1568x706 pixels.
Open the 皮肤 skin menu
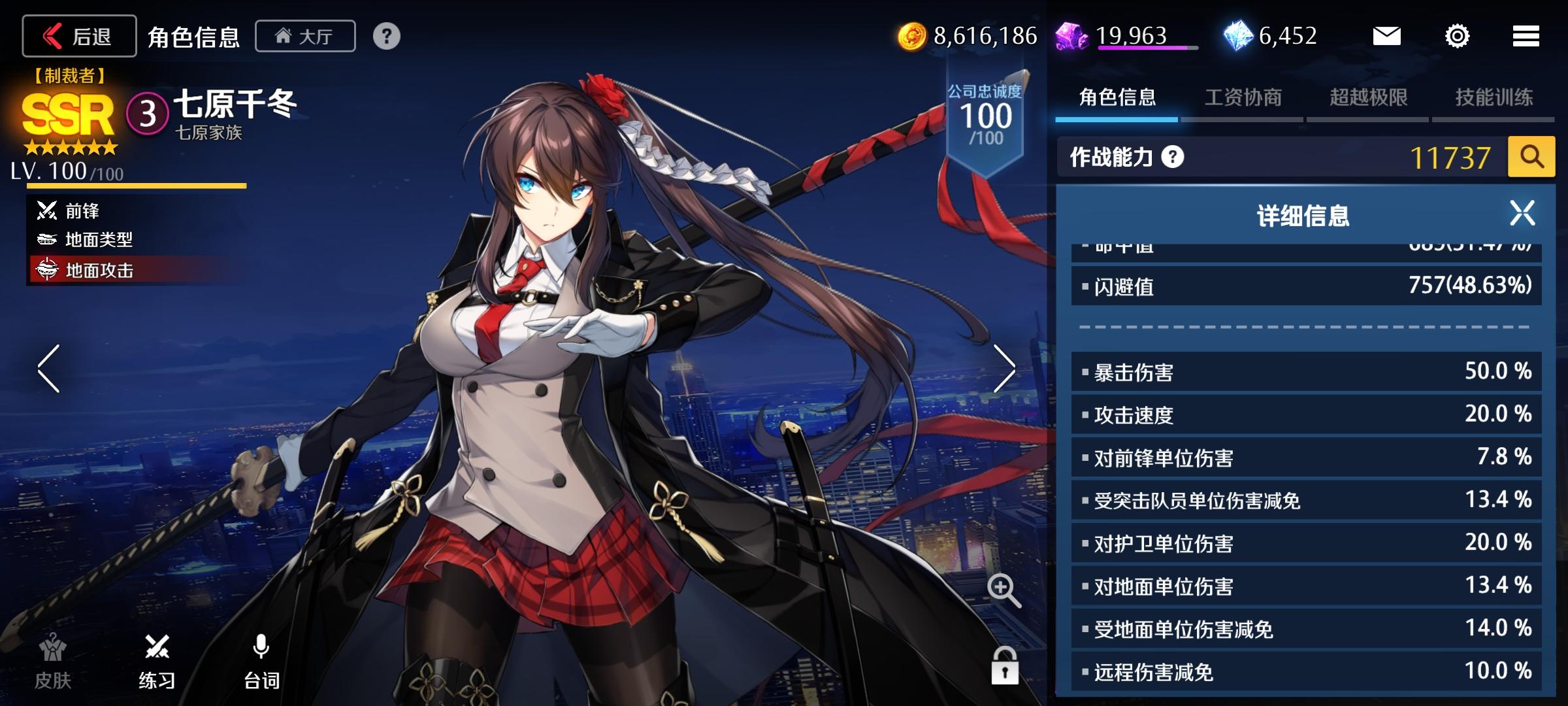tap(53, 662)
